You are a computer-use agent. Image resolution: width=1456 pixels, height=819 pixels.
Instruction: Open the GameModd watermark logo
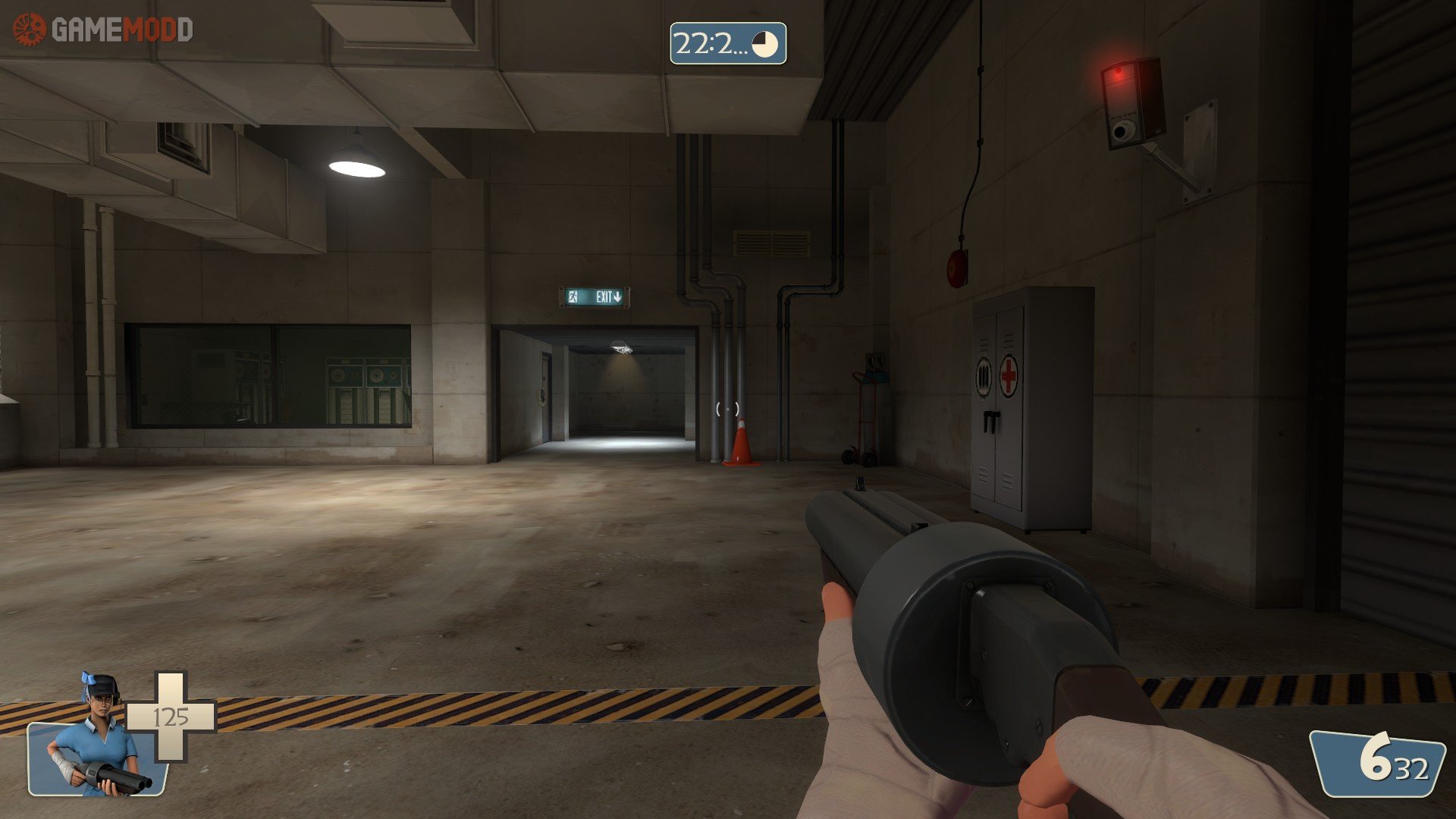coord(103,30)
